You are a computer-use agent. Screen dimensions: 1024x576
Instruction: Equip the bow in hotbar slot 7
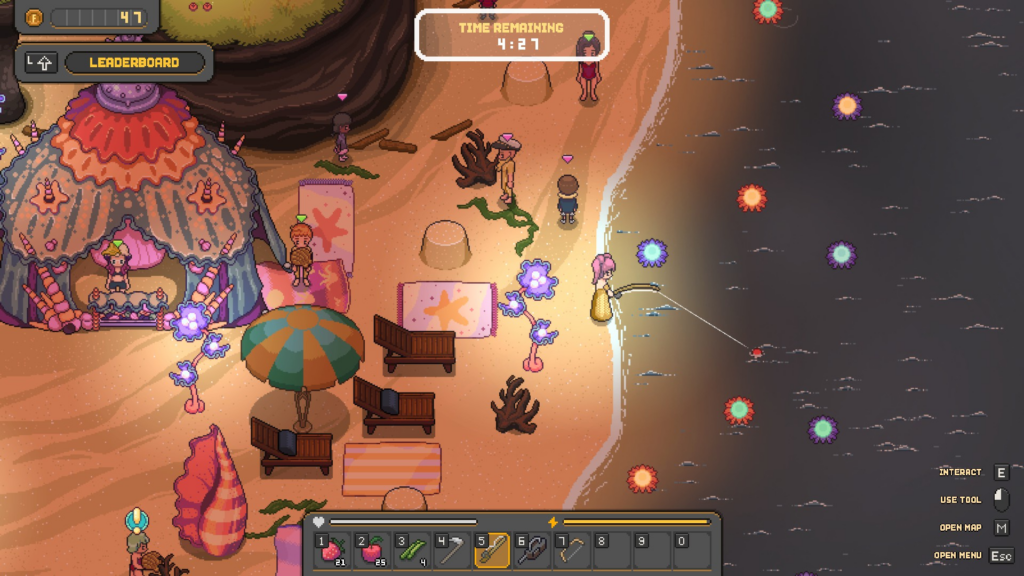[x=572, y=550]
